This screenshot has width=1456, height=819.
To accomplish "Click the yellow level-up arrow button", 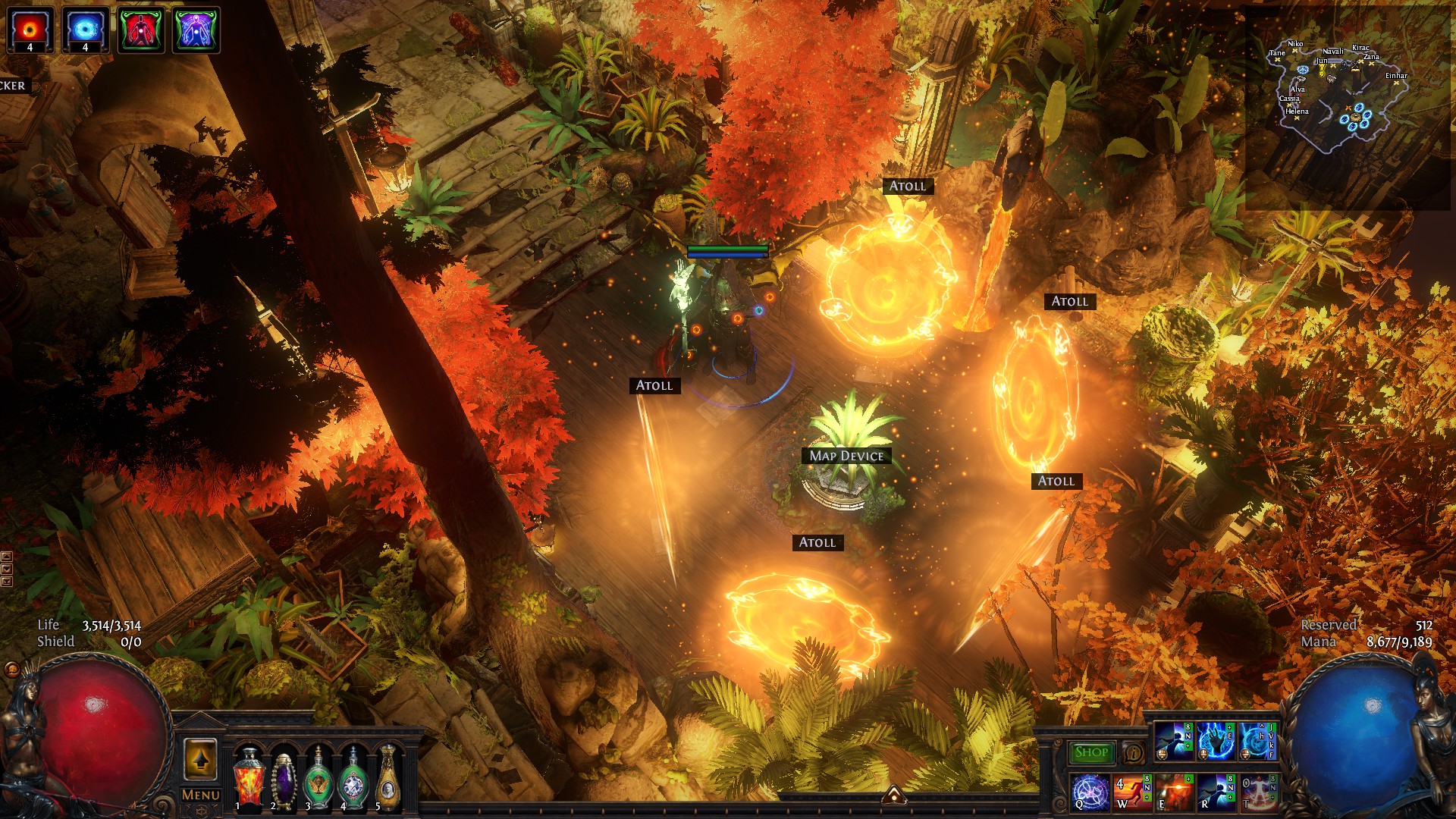I will coord(200,759).
